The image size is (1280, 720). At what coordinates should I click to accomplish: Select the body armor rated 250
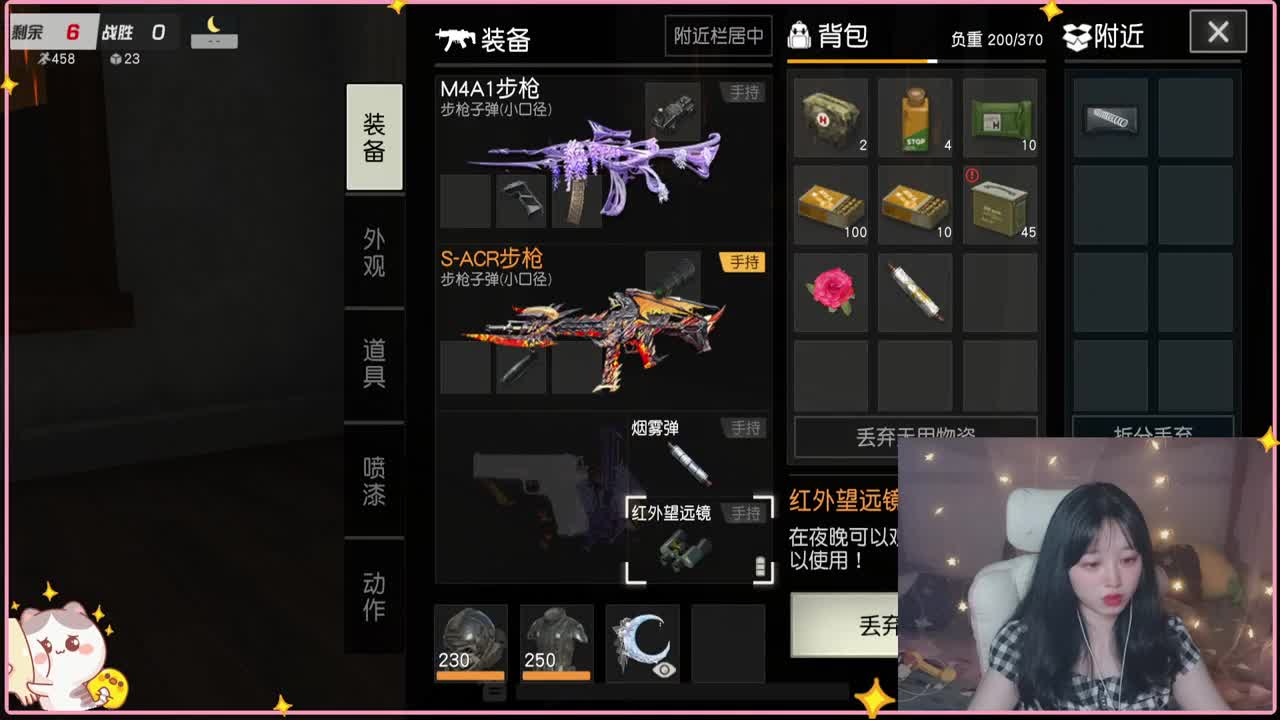pyautogui.click(x=555, y=640)
